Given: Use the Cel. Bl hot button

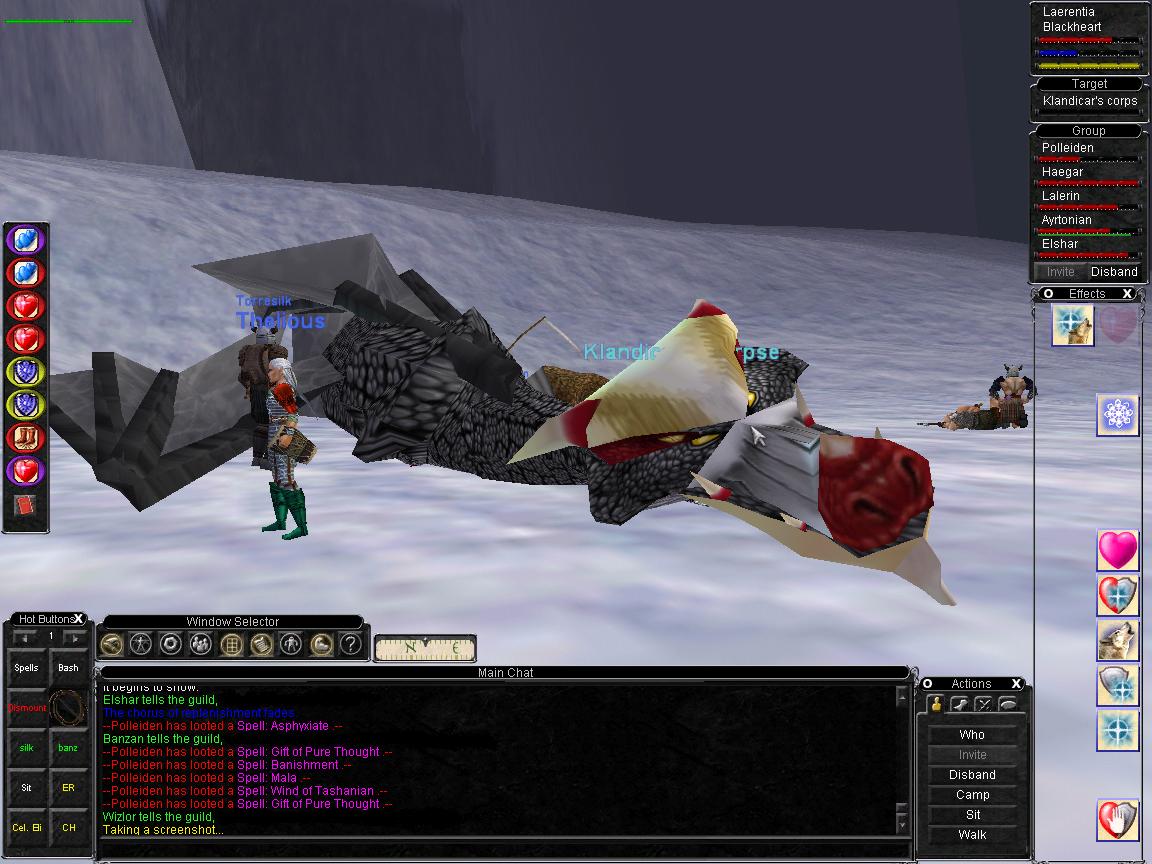Looking at the screenshot, I should coord(27,828).
